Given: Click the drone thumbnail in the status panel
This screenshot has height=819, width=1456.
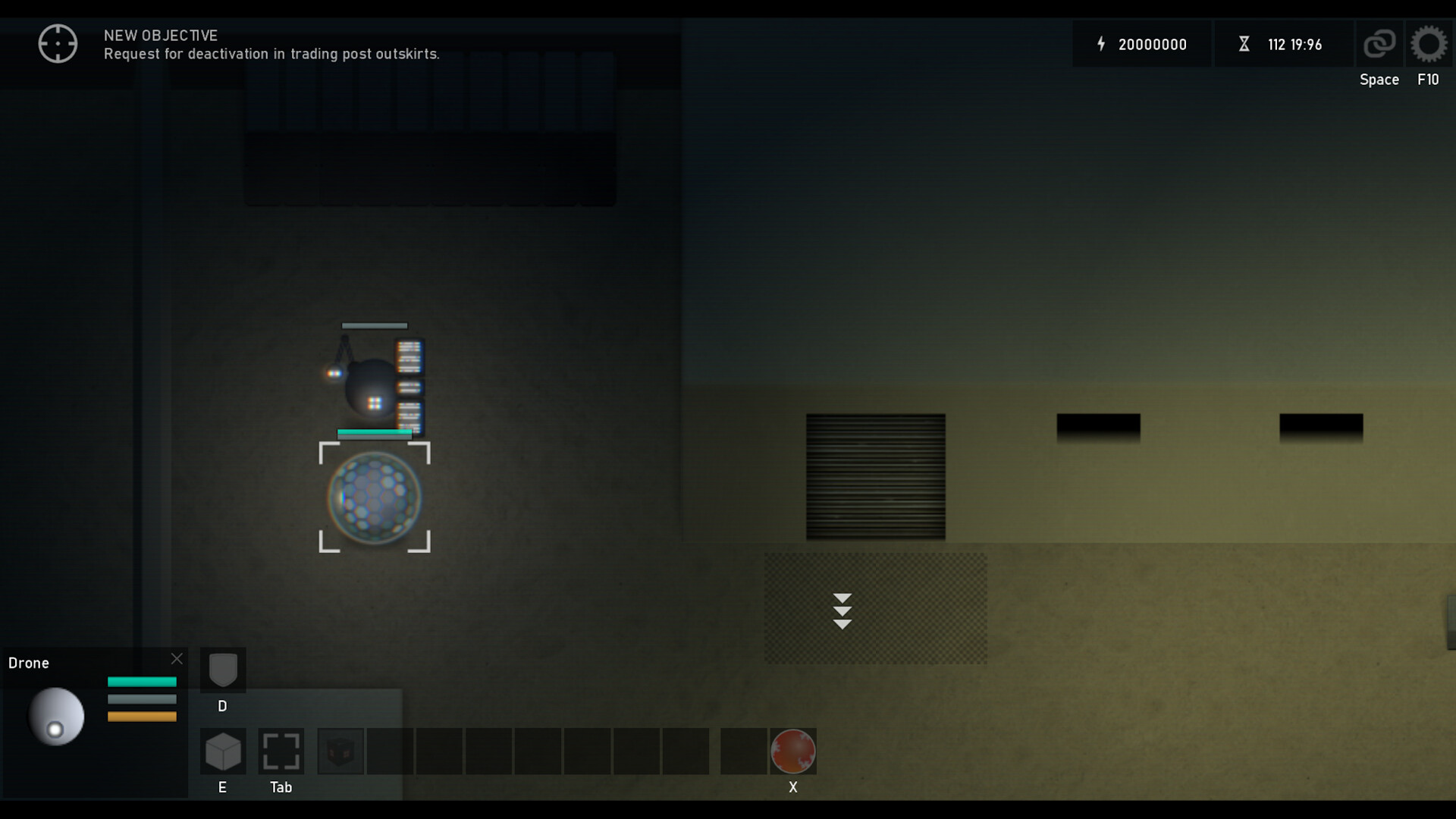Looking at the screenshot, I should tap(55, 715).
